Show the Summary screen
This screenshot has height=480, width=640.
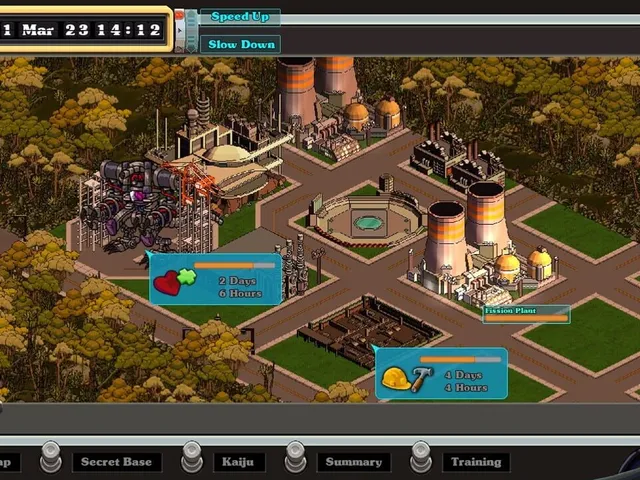353,462
